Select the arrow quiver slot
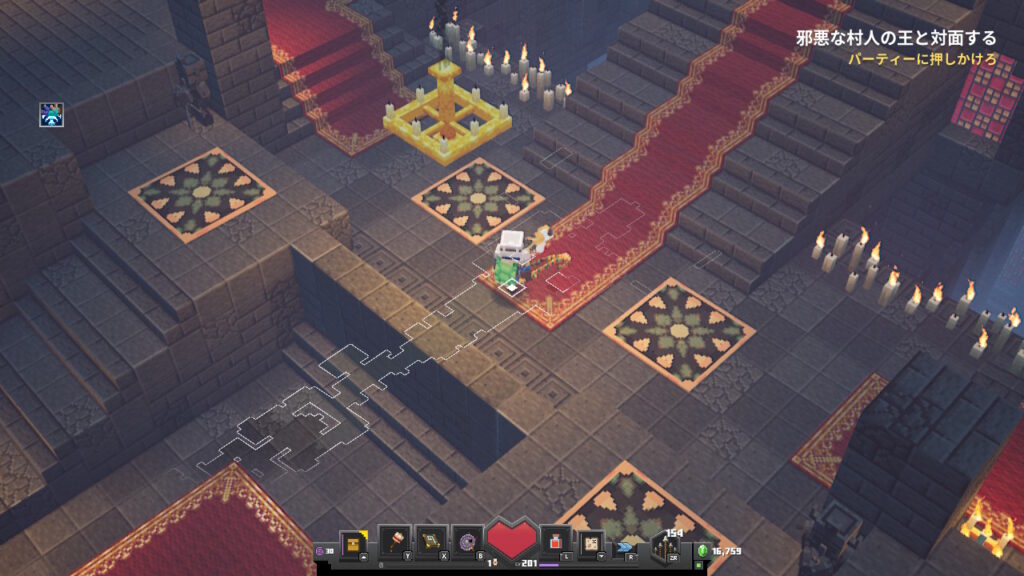 point(664,547)
